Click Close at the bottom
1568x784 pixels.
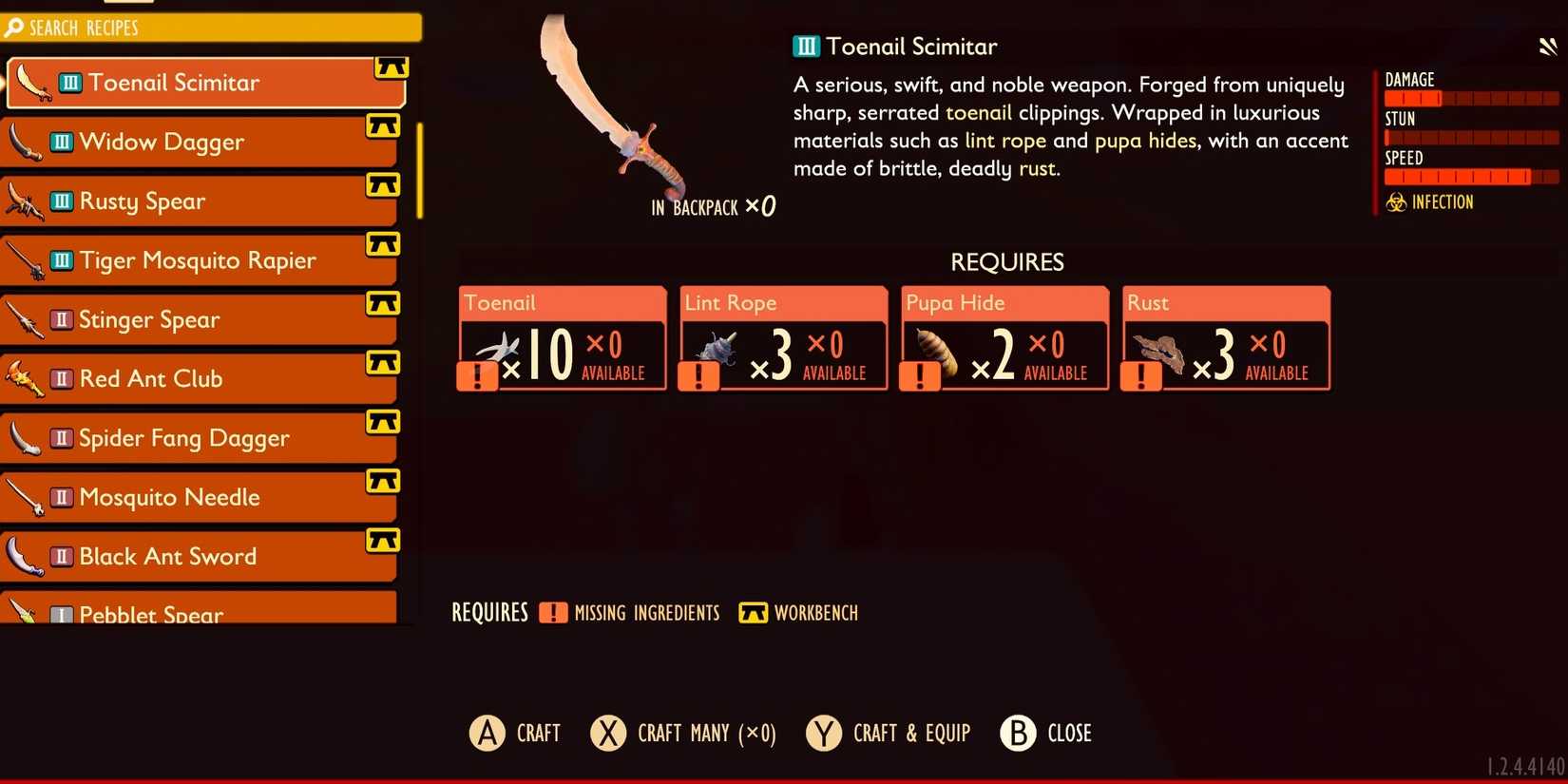point(1045,733)
